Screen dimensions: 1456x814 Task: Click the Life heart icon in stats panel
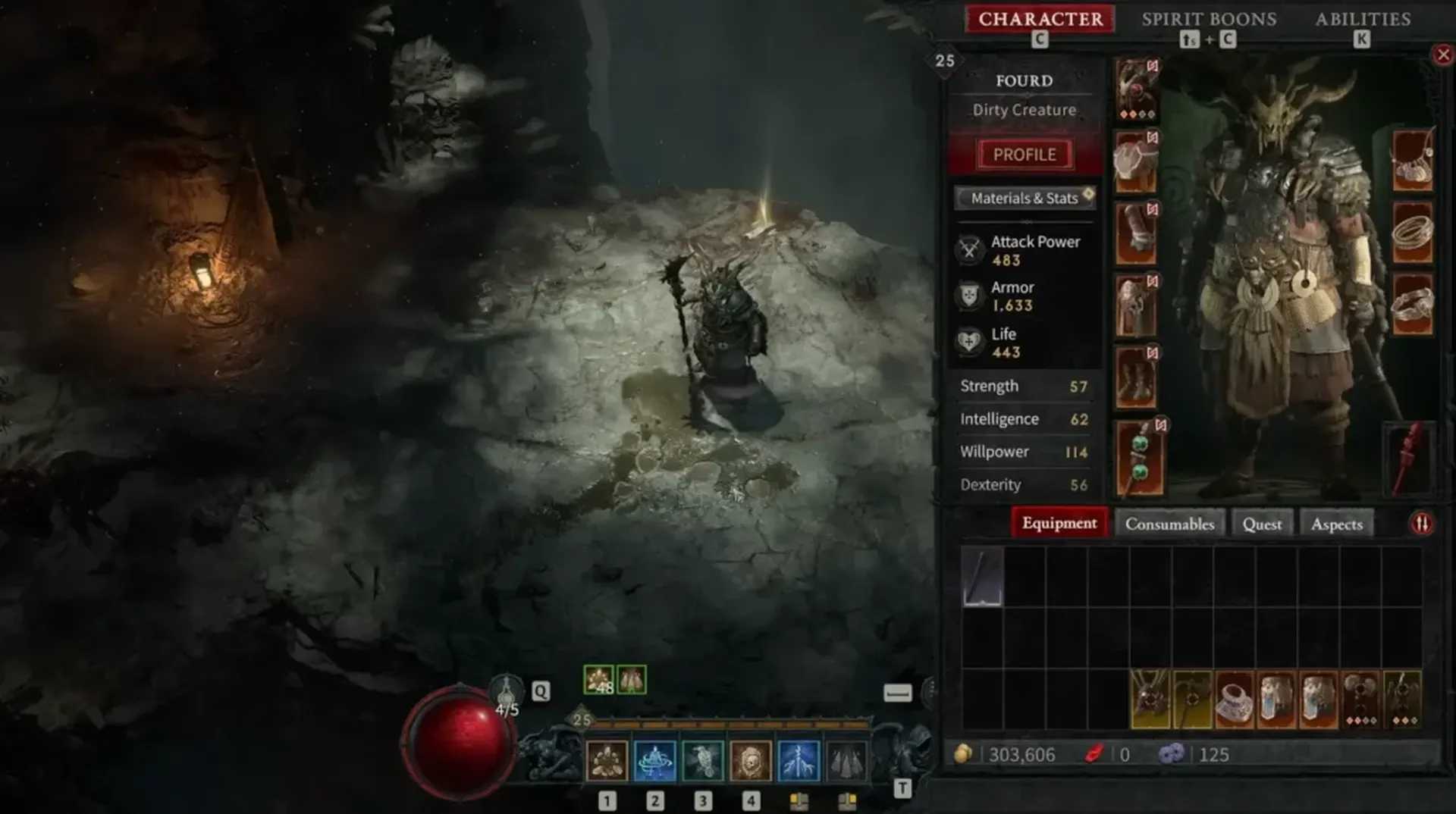(x=970, y=342)
